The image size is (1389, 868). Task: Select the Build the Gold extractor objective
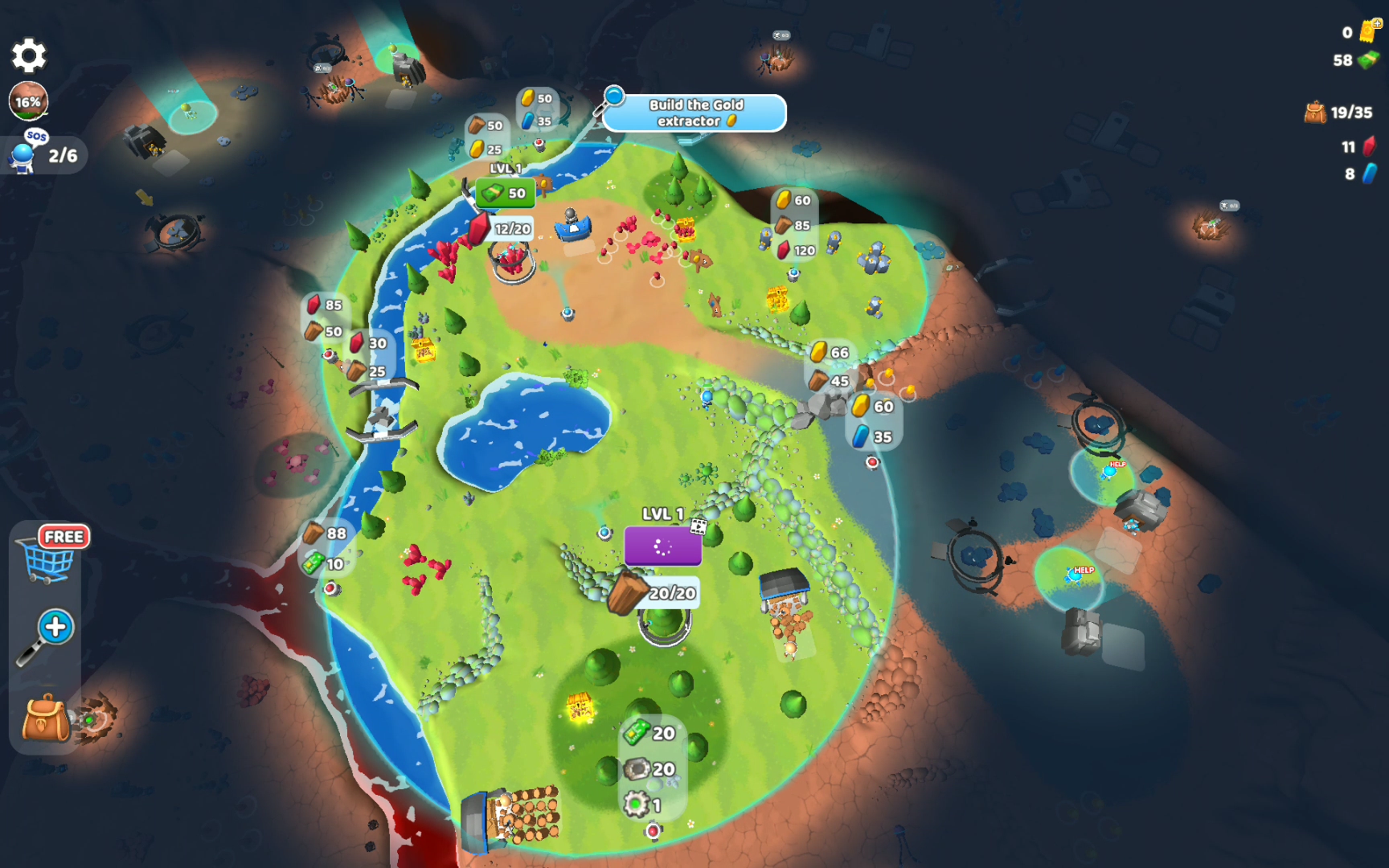tap(694, 113)
